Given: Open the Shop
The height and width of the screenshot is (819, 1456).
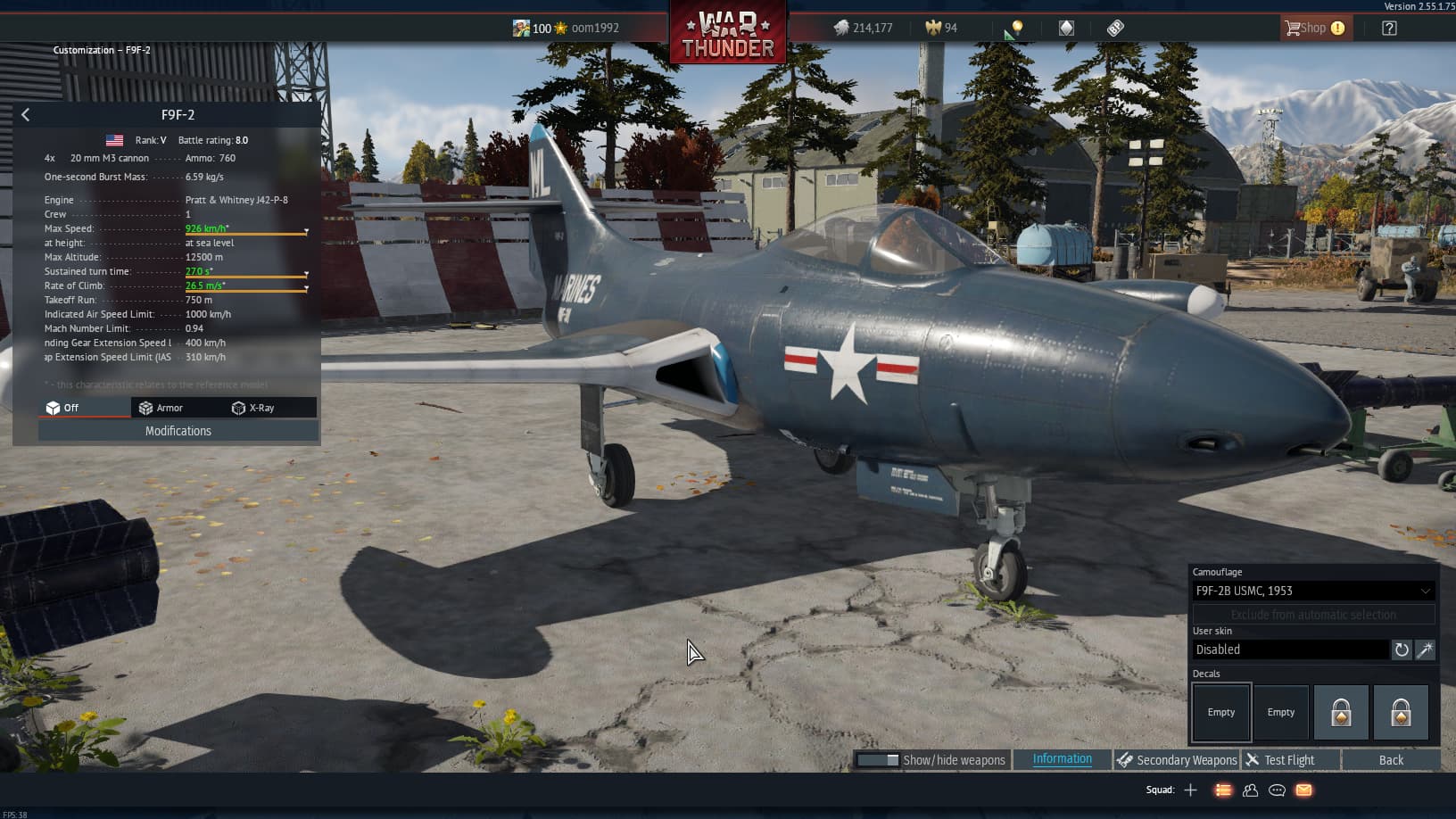Looking at the screenshot, I should point(1314,28).
